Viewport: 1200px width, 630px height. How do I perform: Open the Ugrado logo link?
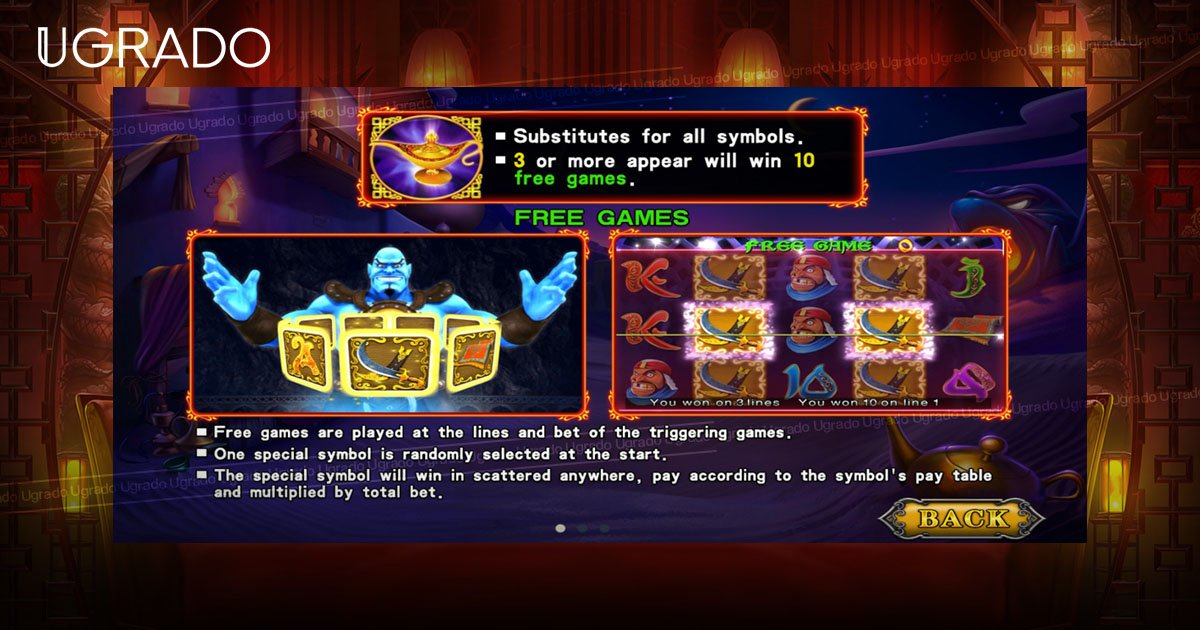pyautogui.click(x=153, y=48)
